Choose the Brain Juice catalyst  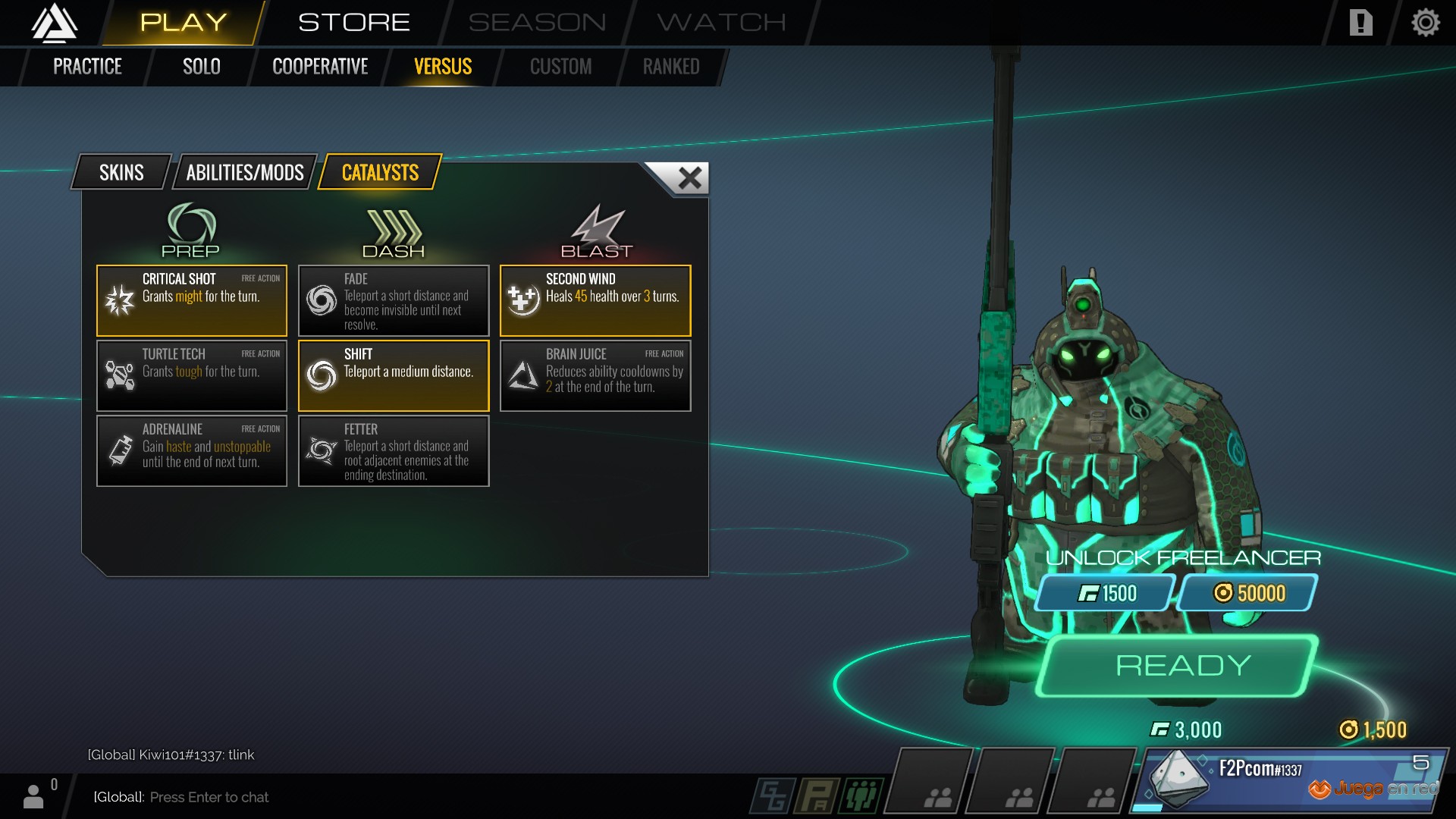click(x=595, y=375)
